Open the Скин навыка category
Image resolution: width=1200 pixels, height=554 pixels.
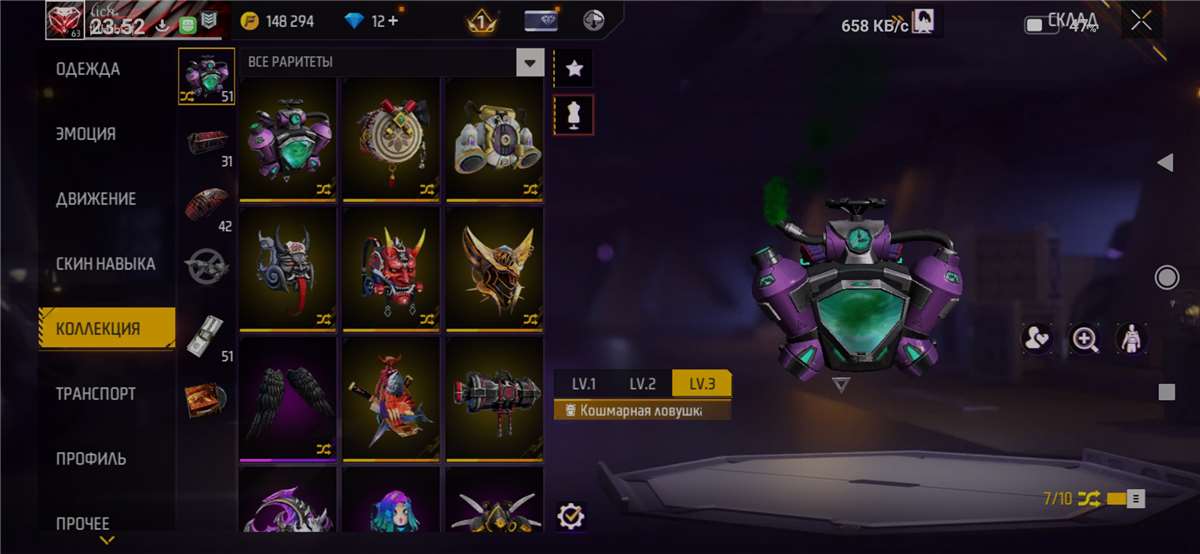coord(105,264)
